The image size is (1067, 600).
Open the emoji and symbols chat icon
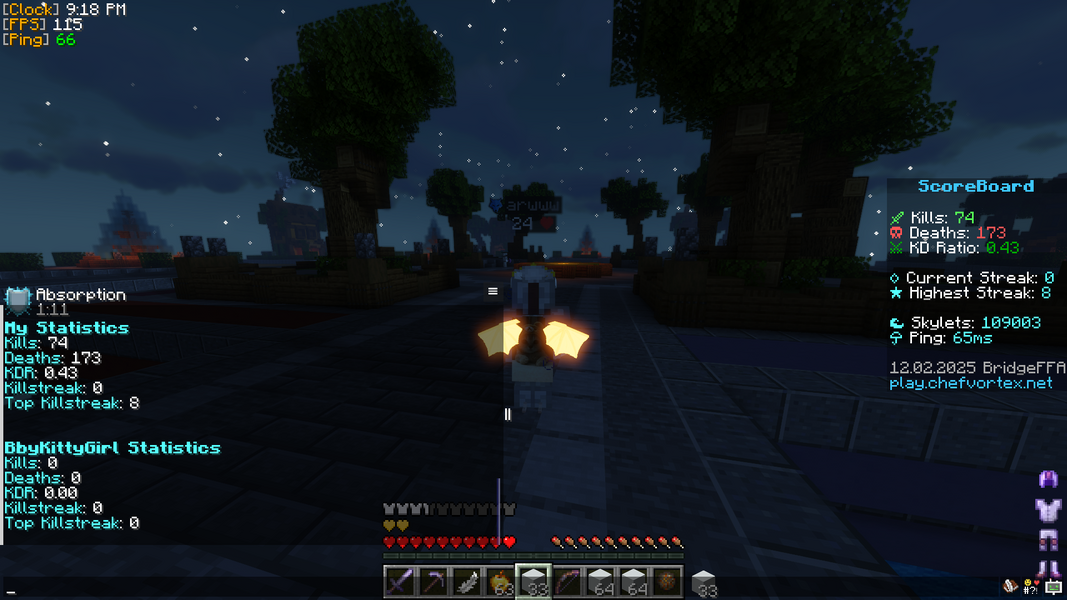pyautogui.click(x=1031, y=587)
